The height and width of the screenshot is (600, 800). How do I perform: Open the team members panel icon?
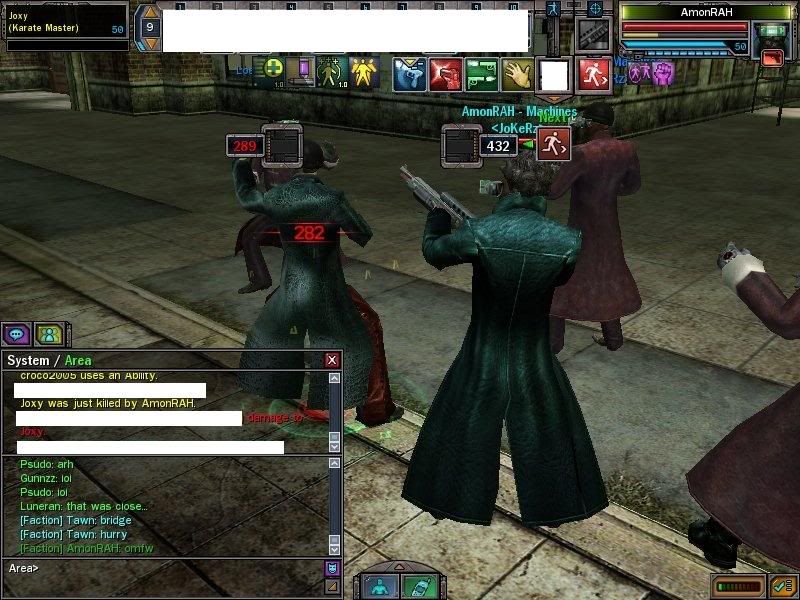[x=47, y=334]
